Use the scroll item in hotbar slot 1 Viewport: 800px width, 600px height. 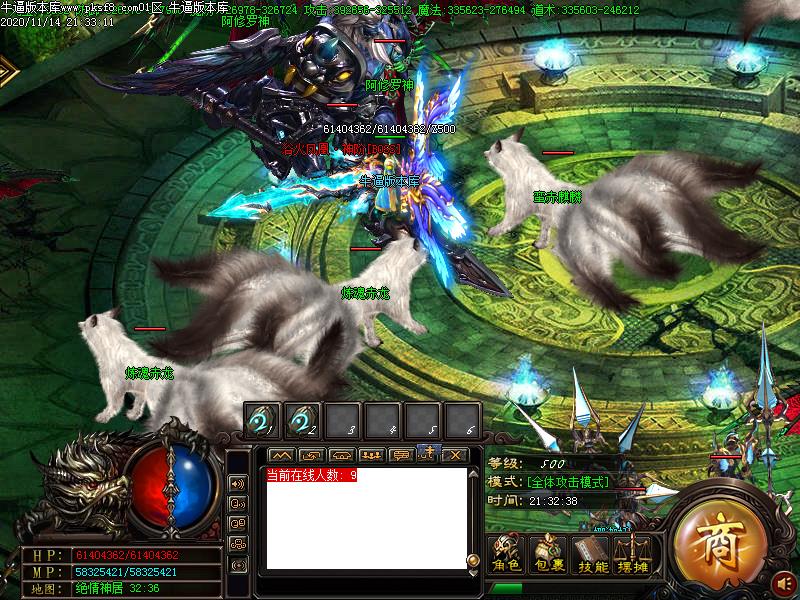pos(263,420)
